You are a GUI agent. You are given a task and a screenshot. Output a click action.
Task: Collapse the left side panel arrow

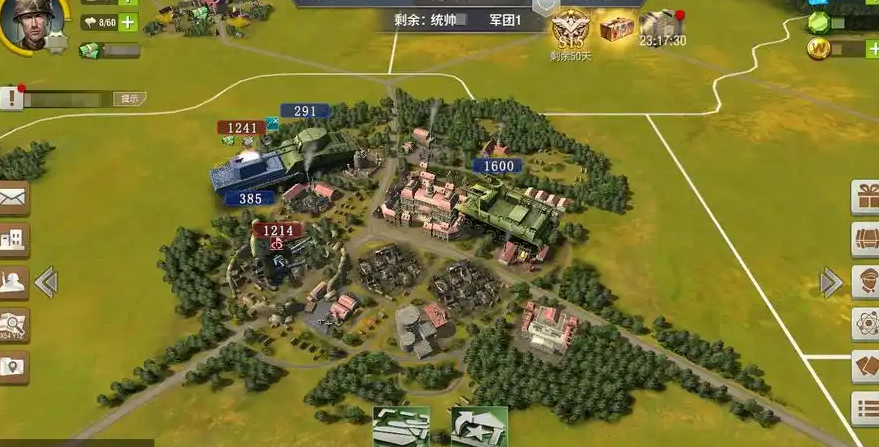point(46,283)
